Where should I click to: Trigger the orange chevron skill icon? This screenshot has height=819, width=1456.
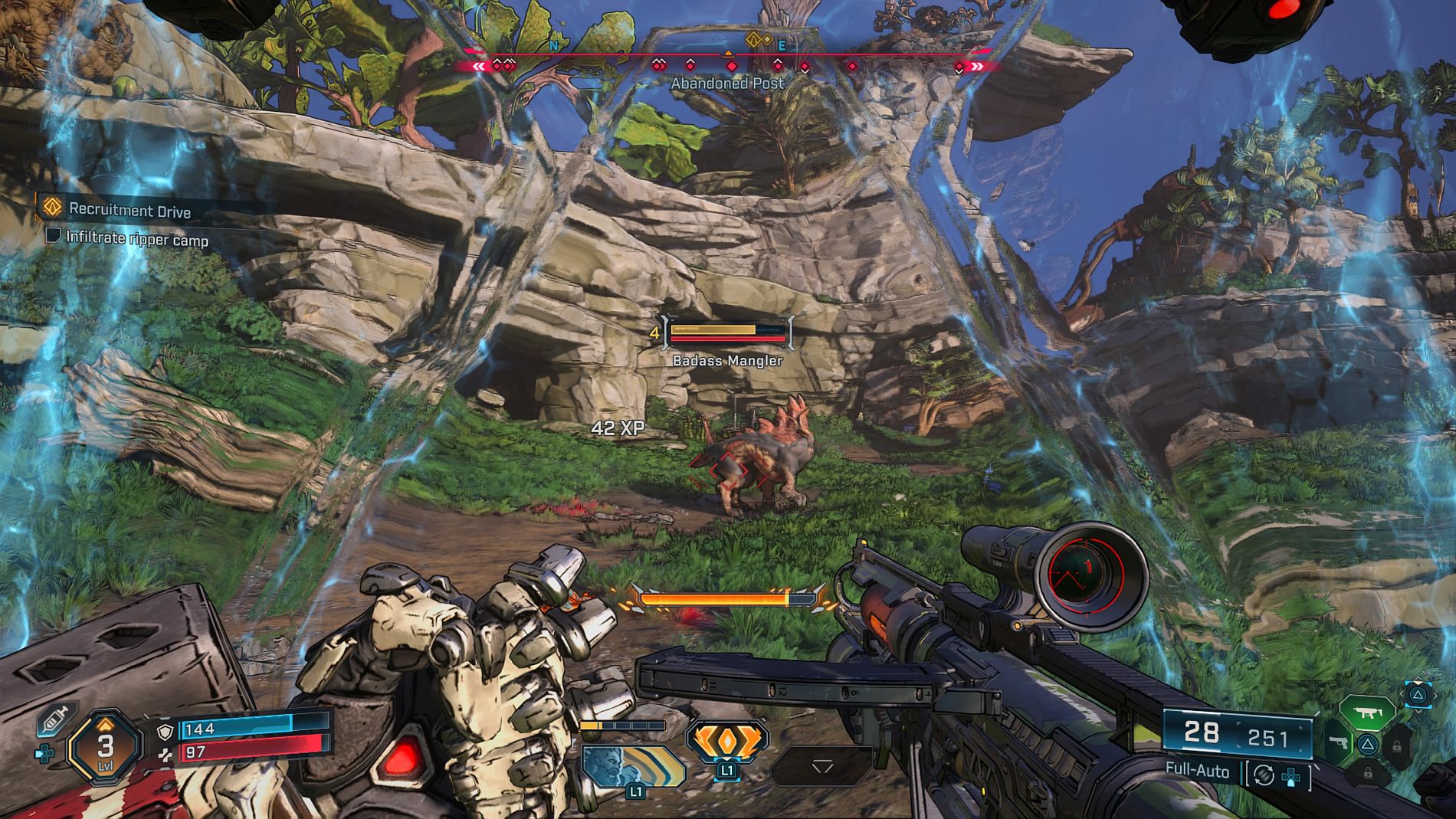click(726, 742)
